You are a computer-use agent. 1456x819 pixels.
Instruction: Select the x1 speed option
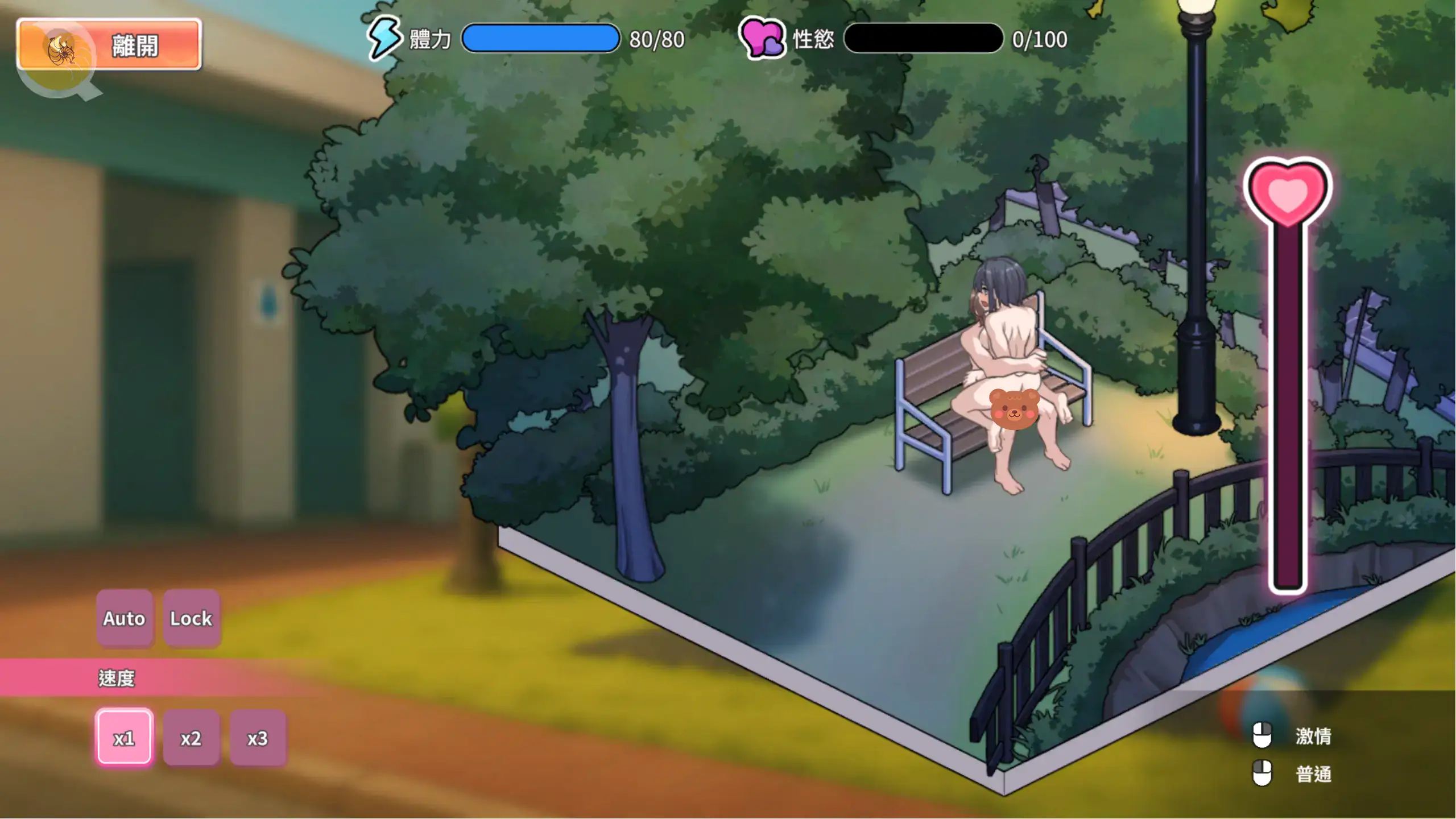coord(124,738)
